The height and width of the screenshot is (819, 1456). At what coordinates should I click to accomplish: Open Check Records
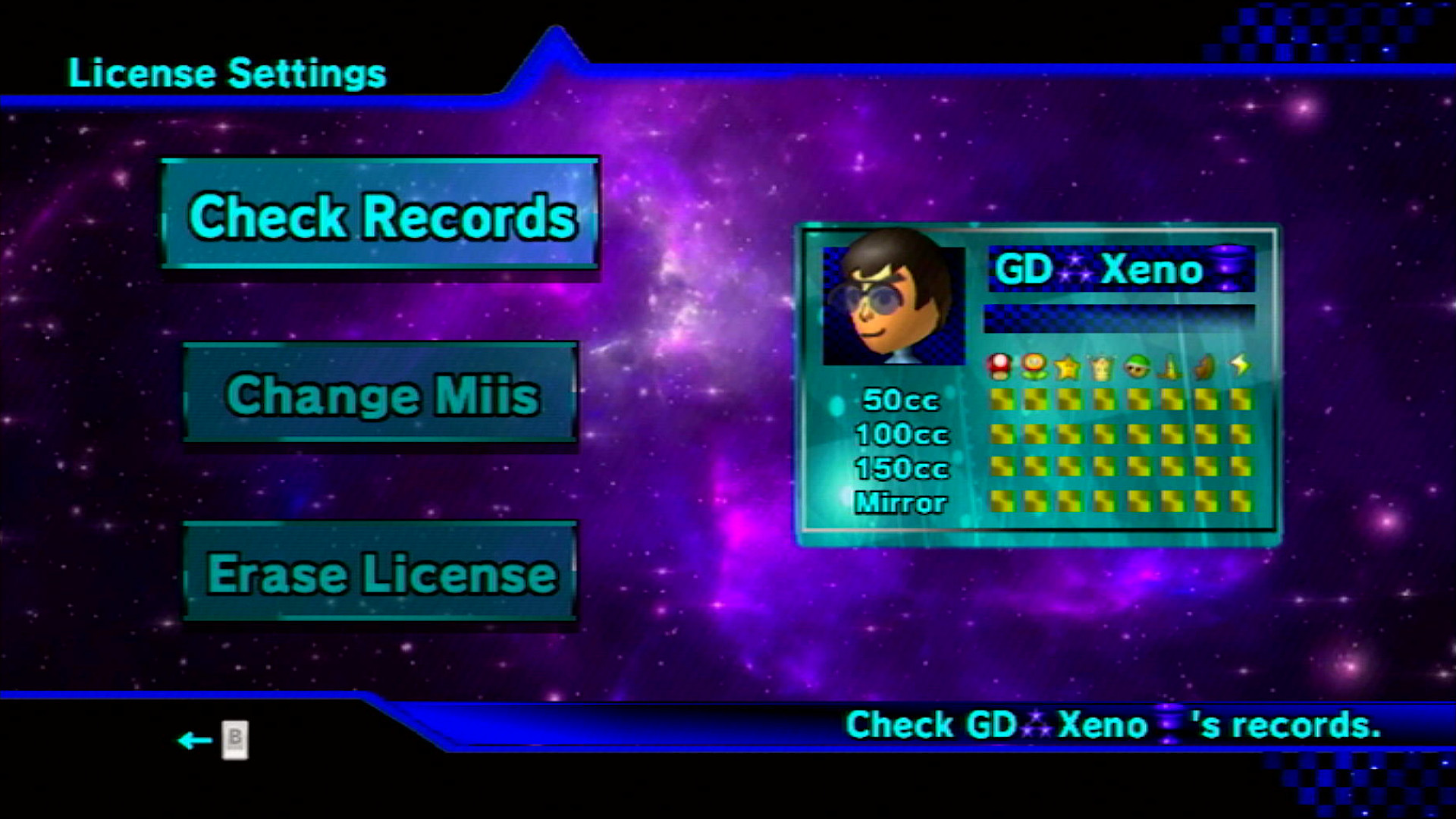click(x=379, y=218)
